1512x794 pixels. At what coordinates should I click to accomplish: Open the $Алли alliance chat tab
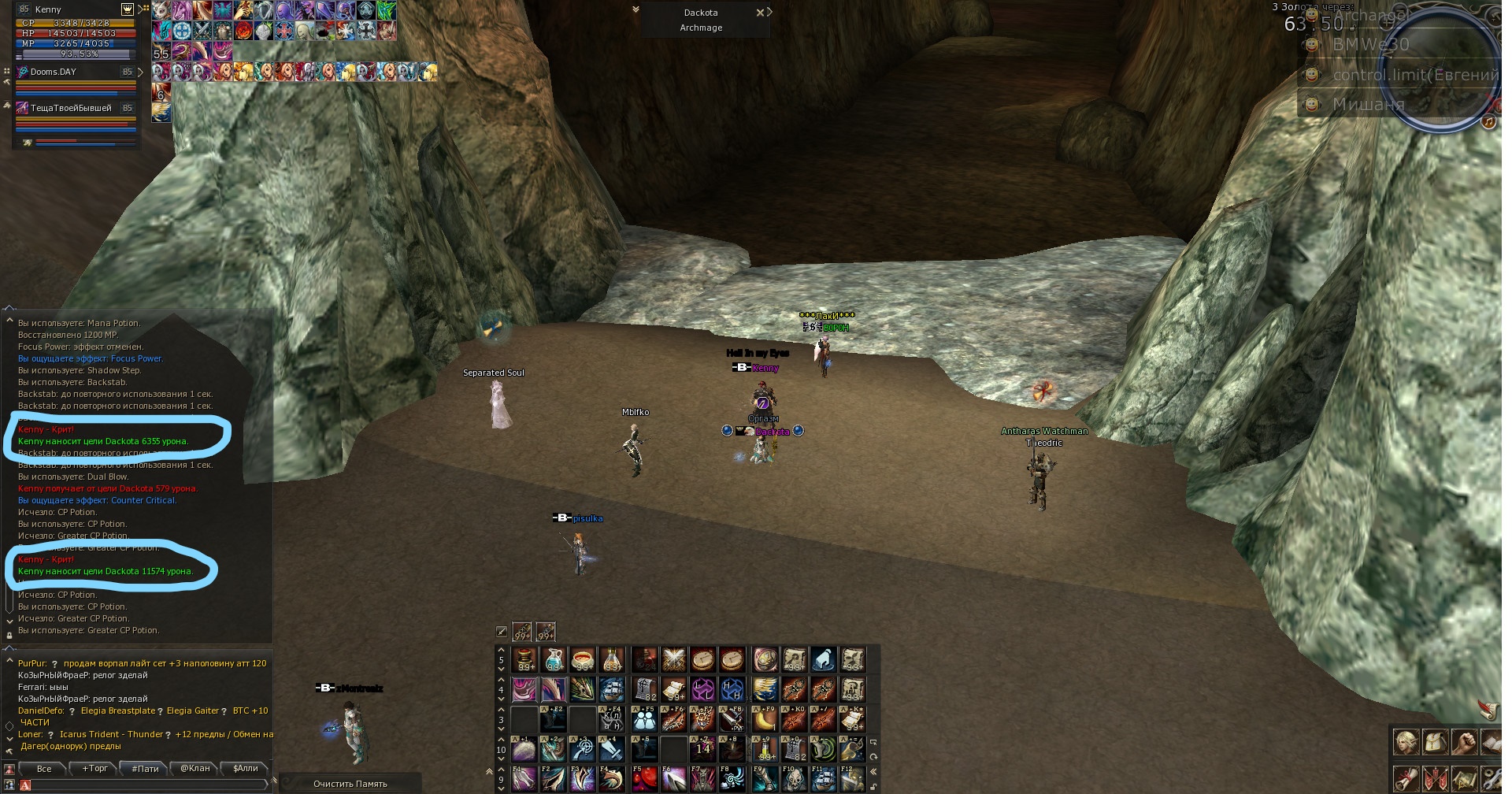click(x=246, y=769)
